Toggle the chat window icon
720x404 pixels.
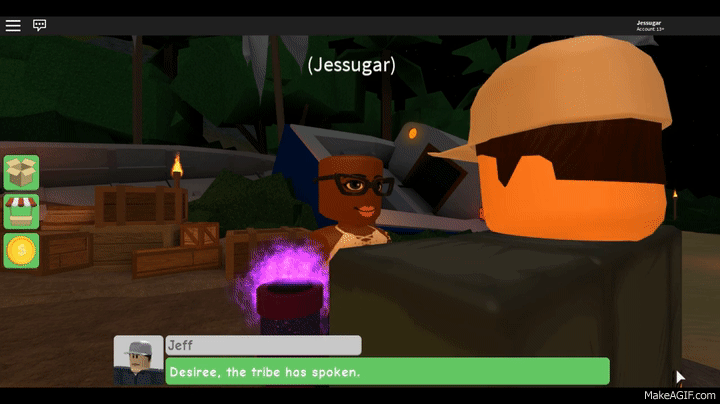[40, 25]
